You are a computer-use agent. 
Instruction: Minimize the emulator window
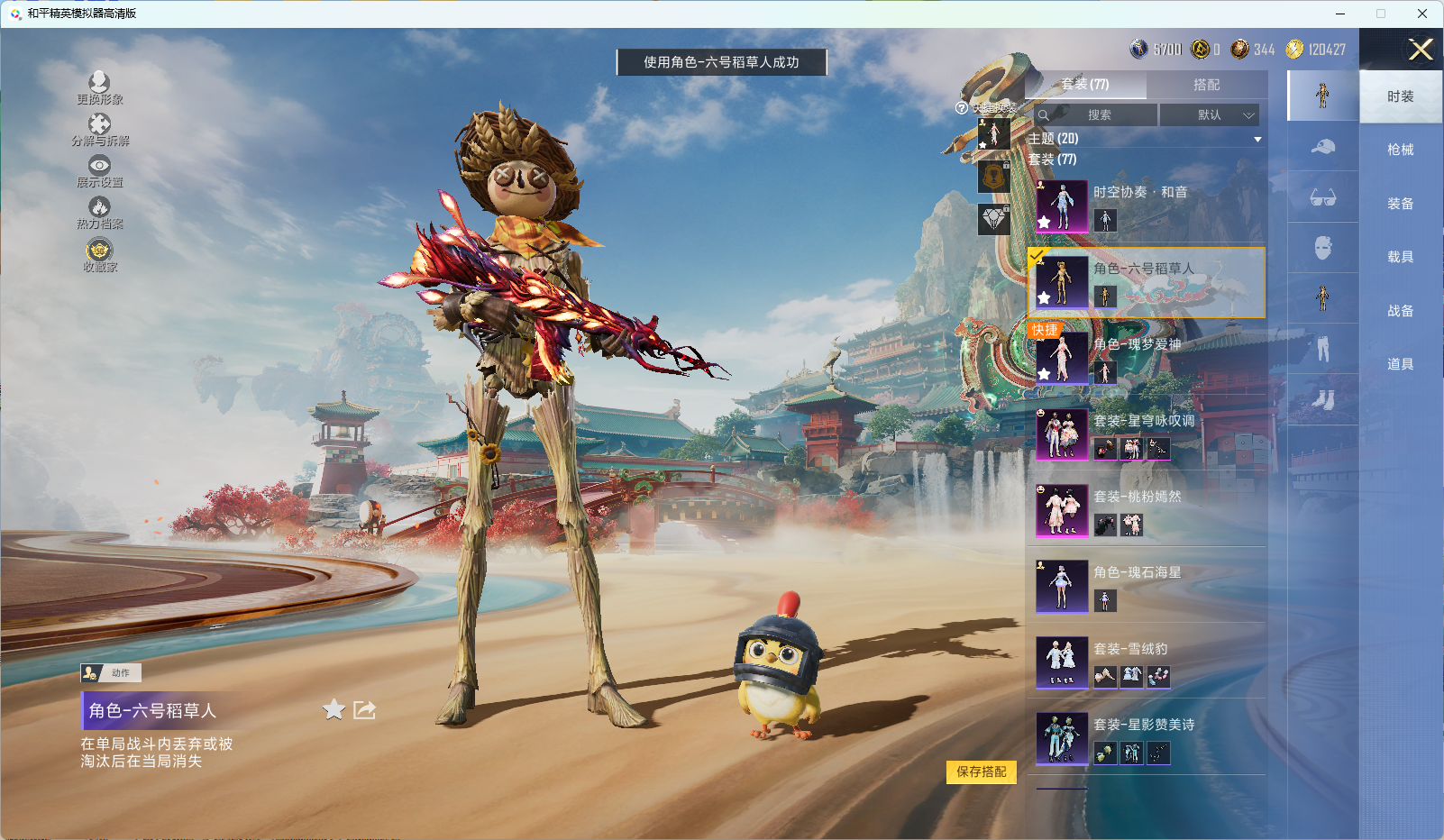tap(1340, 14)
